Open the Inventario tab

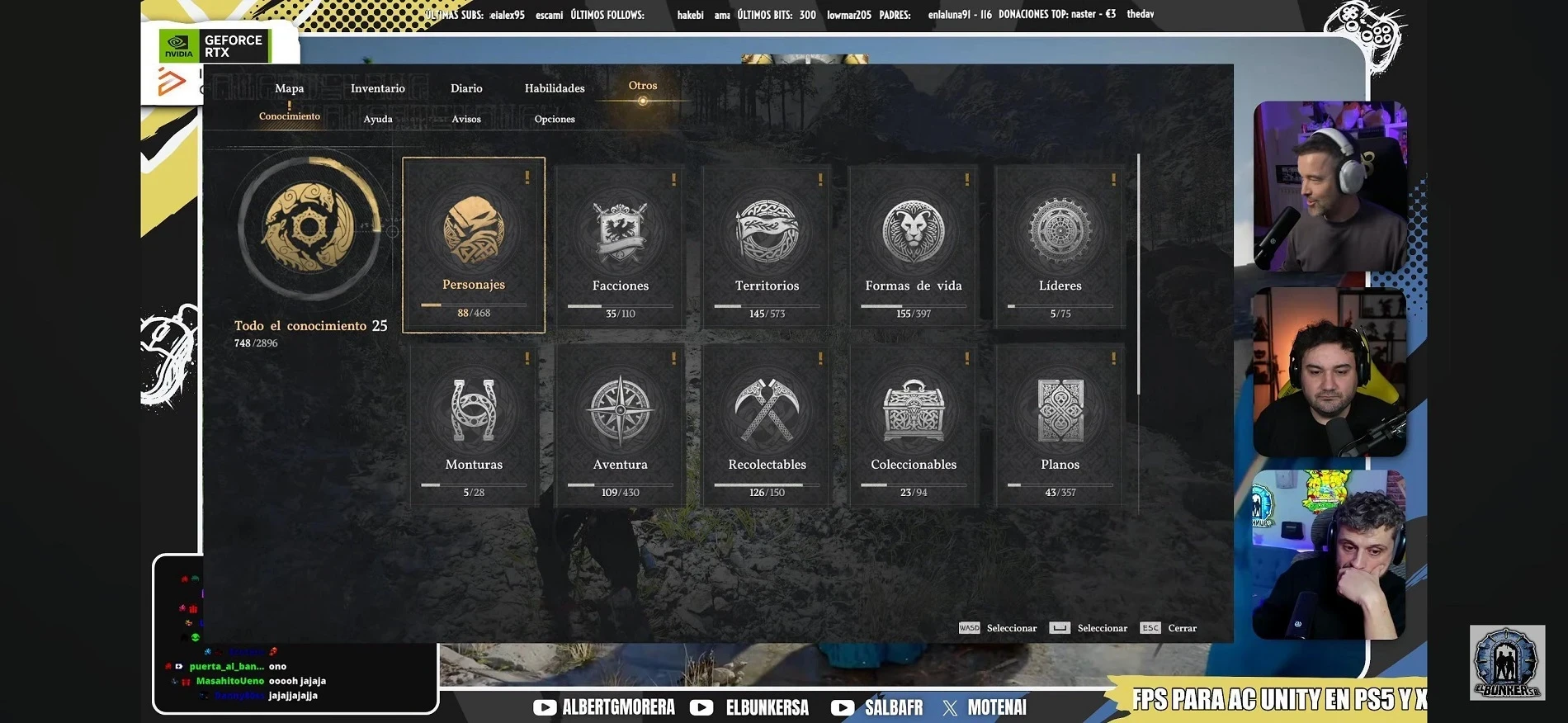coord(377,88)
